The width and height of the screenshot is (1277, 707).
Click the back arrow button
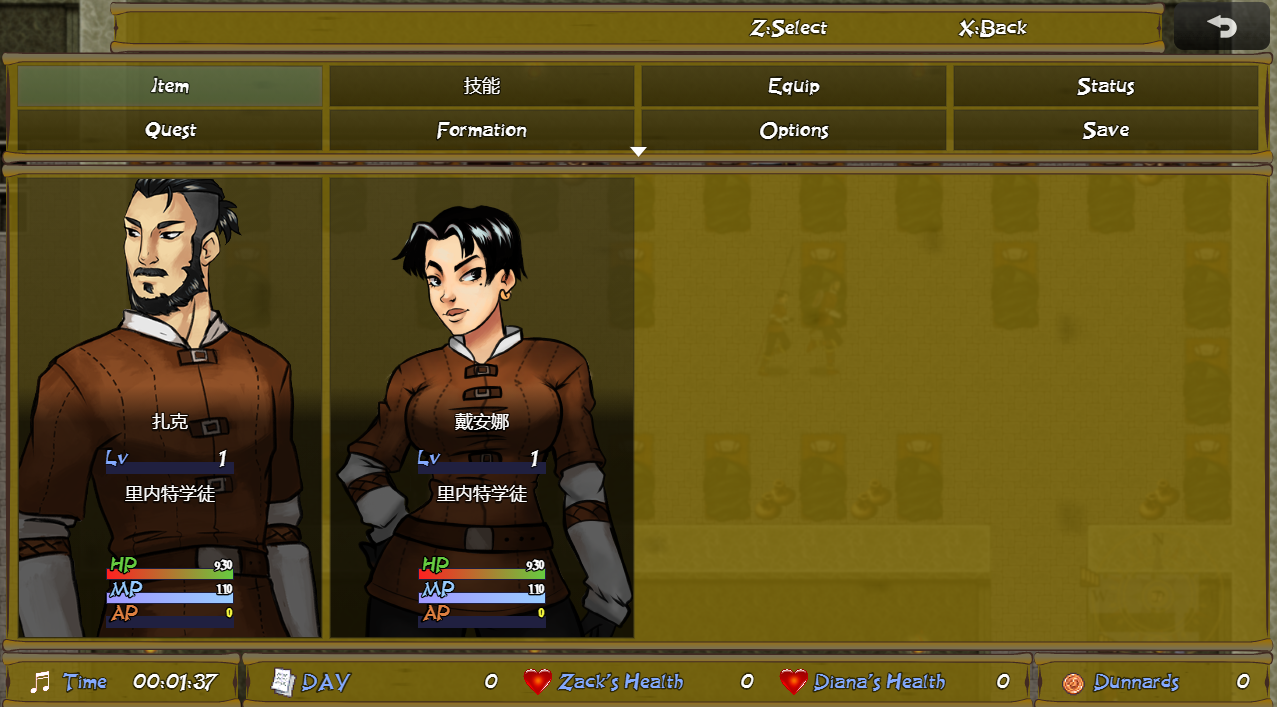pyautogui.click(x=1221, y=27)
